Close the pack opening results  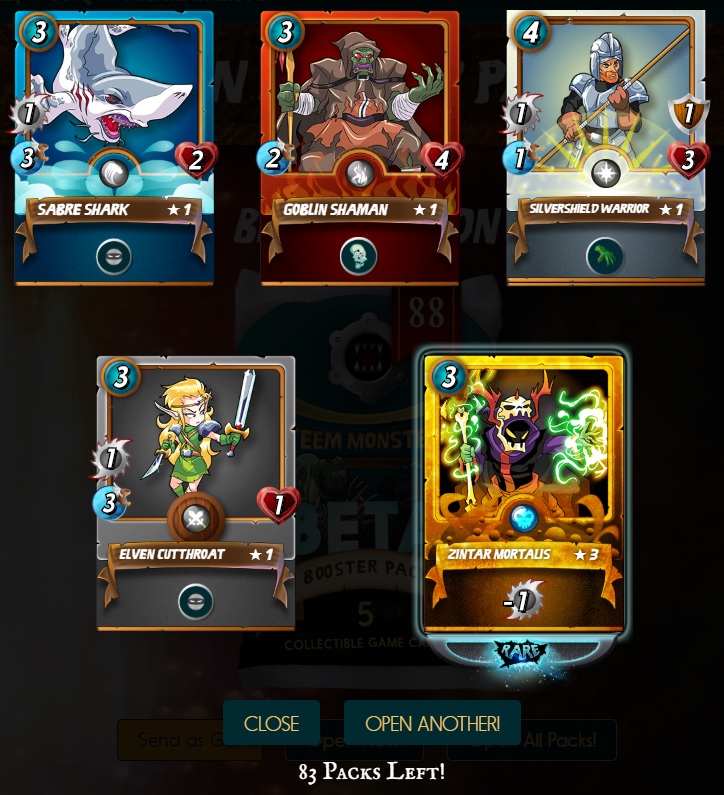click(x=271, y=723)
